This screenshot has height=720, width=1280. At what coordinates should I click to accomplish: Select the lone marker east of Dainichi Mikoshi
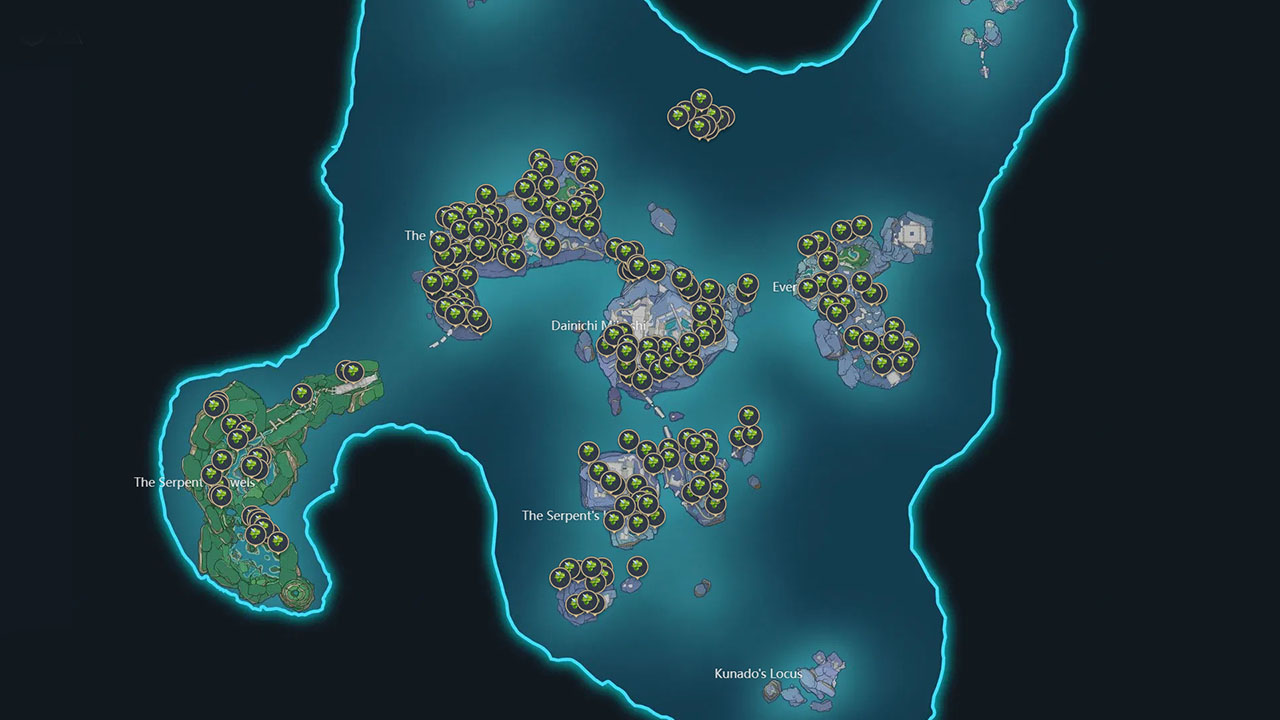point(747,285)
